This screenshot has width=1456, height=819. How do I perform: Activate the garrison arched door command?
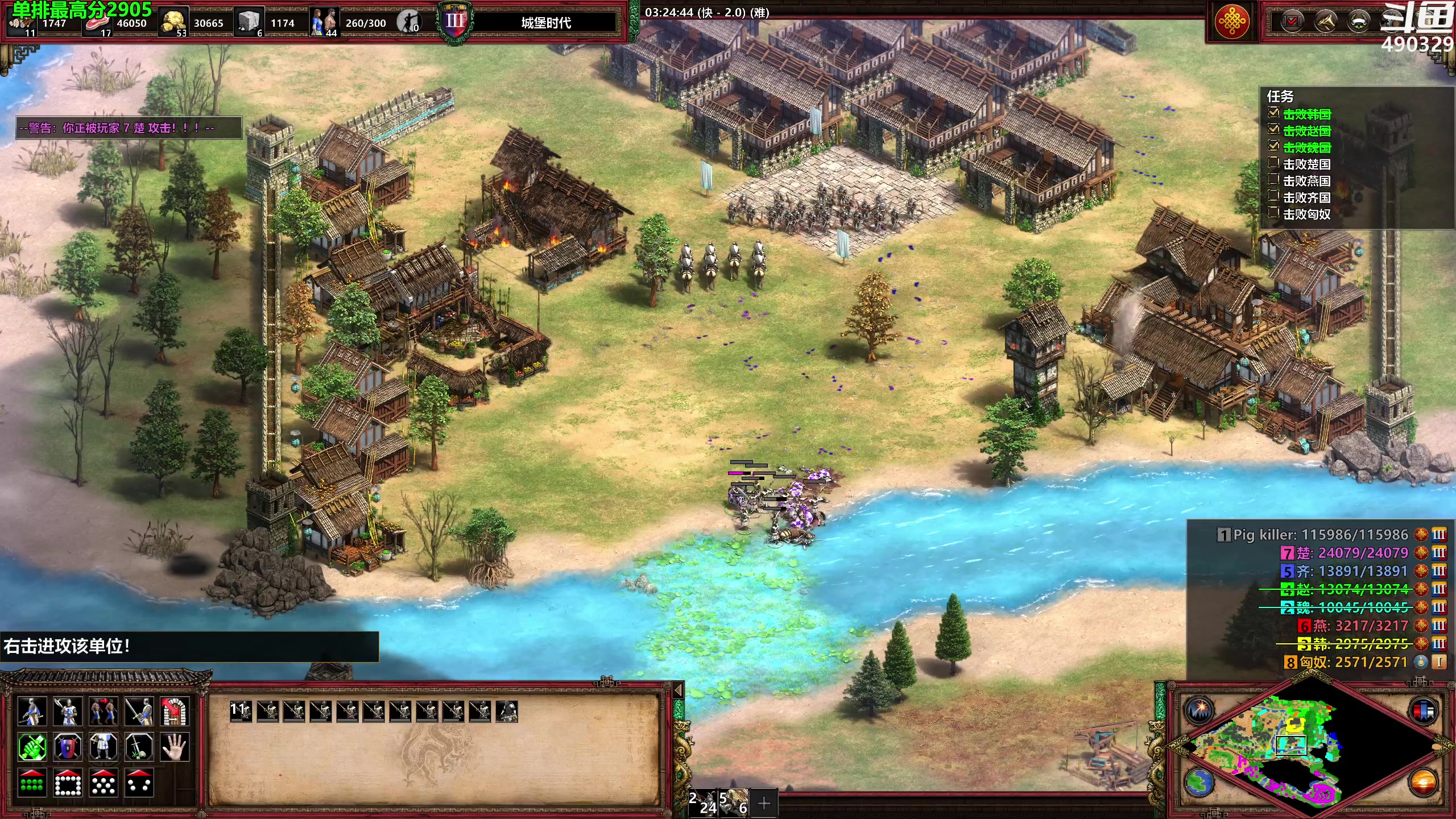pos(175,712)
